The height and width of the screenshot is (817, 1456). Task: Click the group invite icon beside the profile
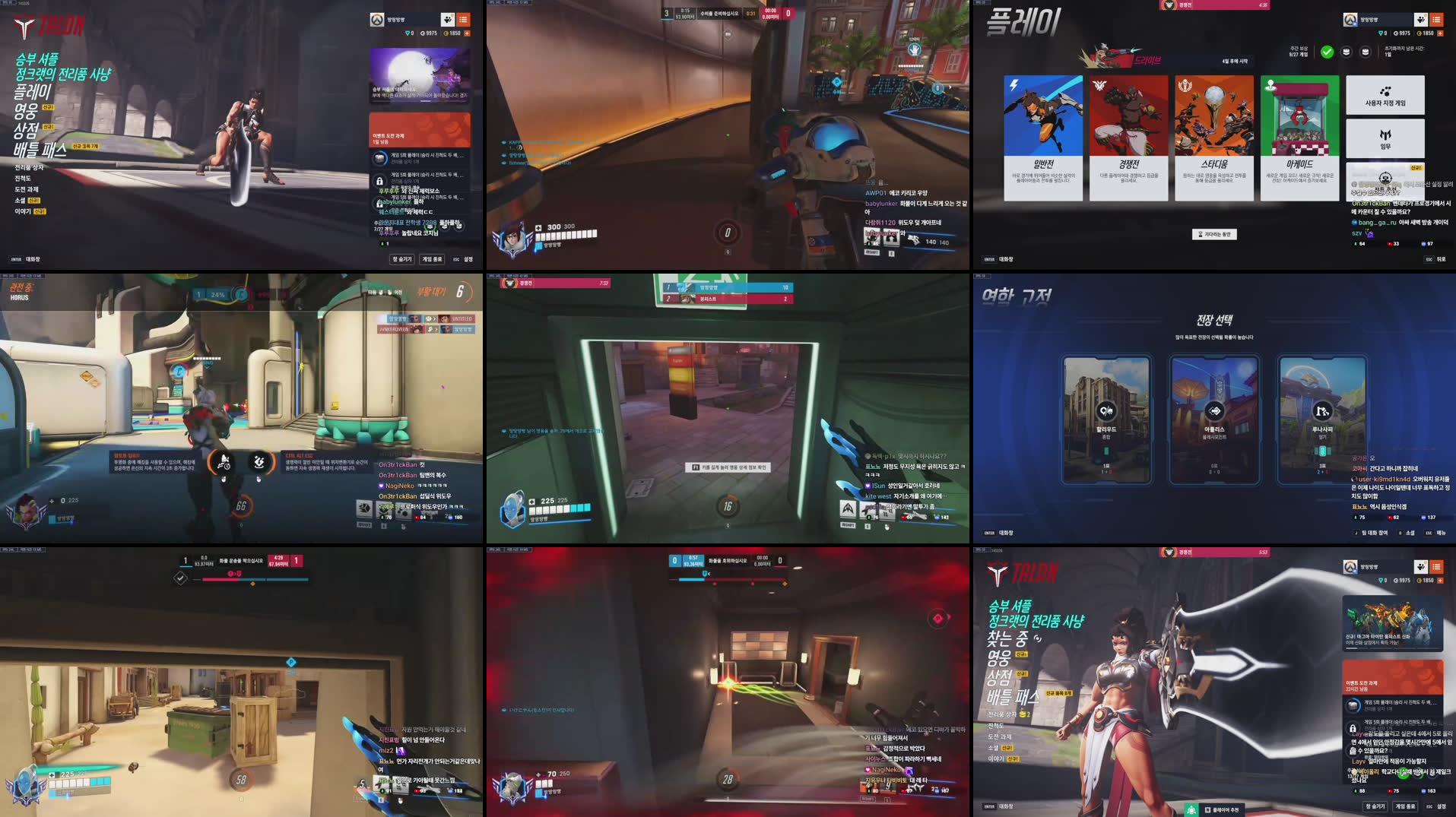pyautogui.click(x=1421, y=19)
